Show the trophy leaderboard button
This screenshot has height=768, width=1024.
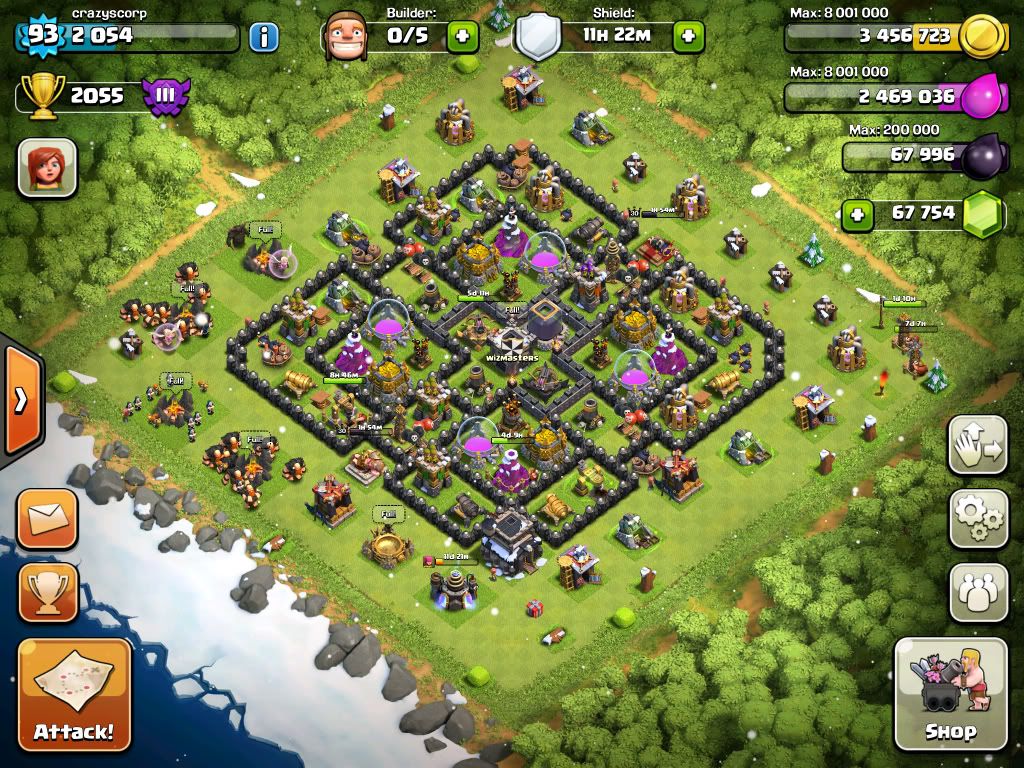[47, 592]
